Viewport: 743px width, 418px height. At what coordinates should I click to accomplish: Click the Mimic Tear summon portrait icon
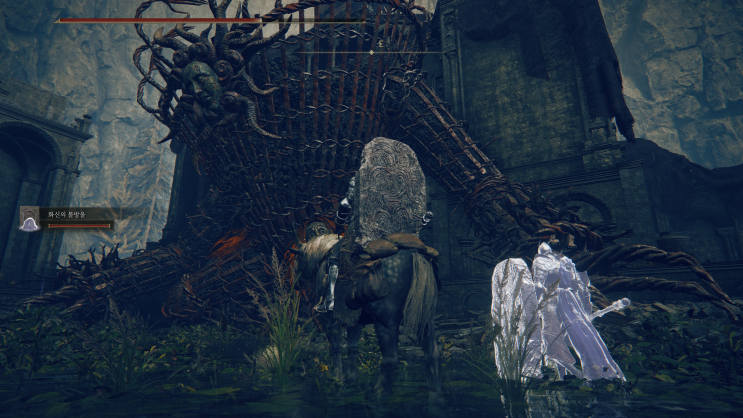tap(30, 218)
